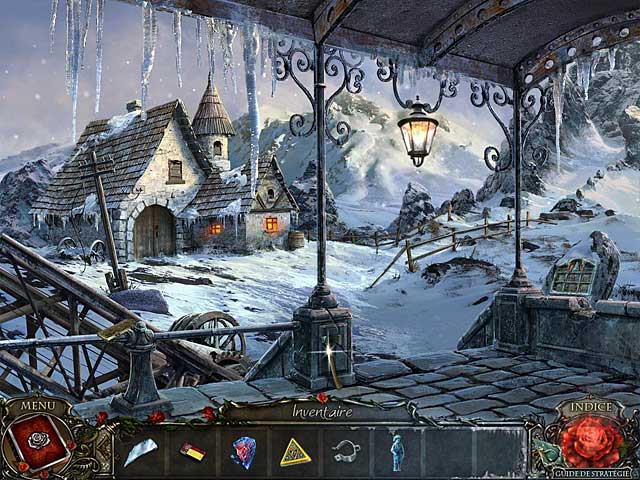
Task: Use the Indice rose hint
Action: coord(593,441)
